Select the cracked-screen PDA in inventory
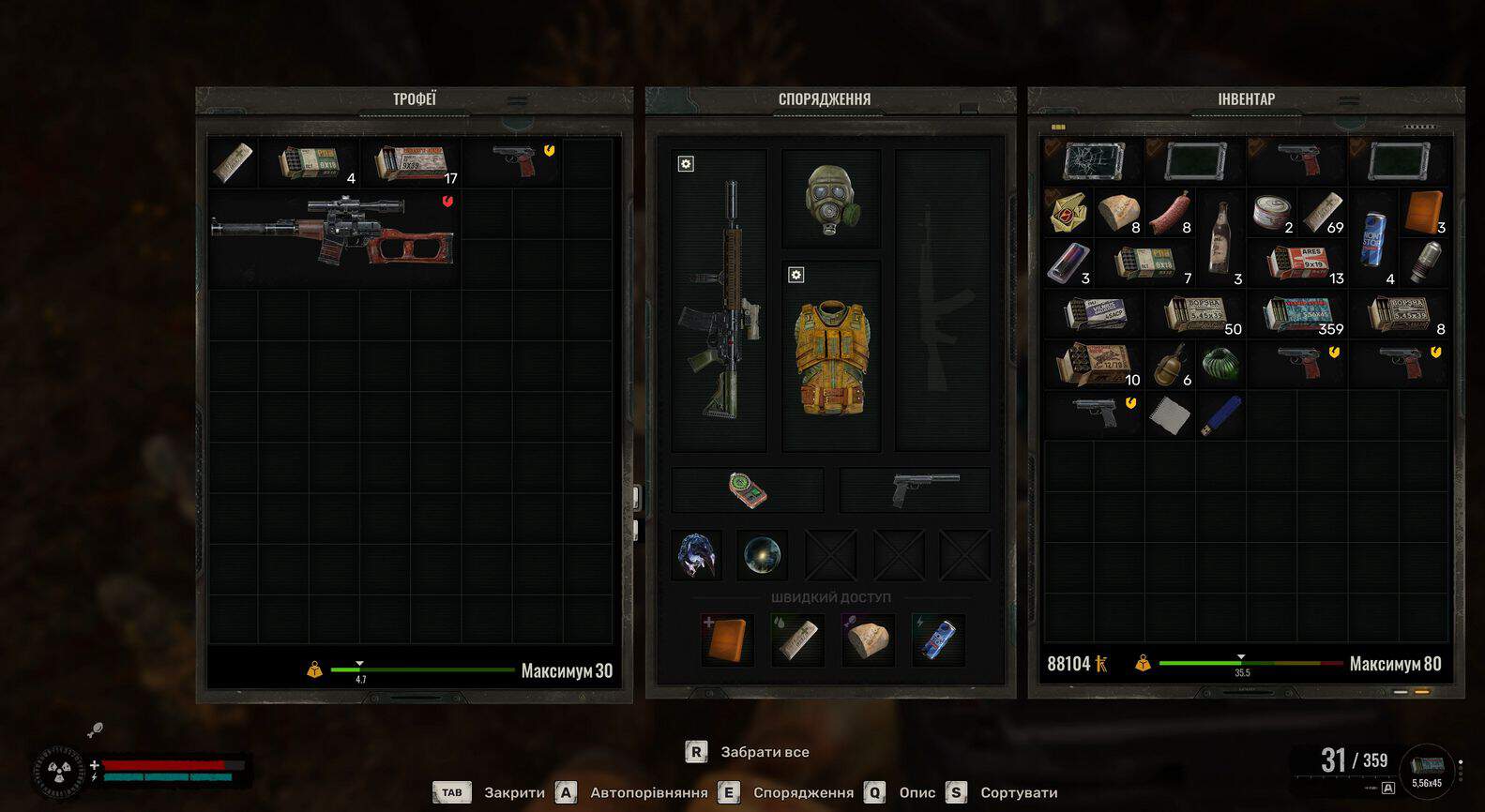The height and width of the screenshot is (812, 1485). (x=1093, y=161)
